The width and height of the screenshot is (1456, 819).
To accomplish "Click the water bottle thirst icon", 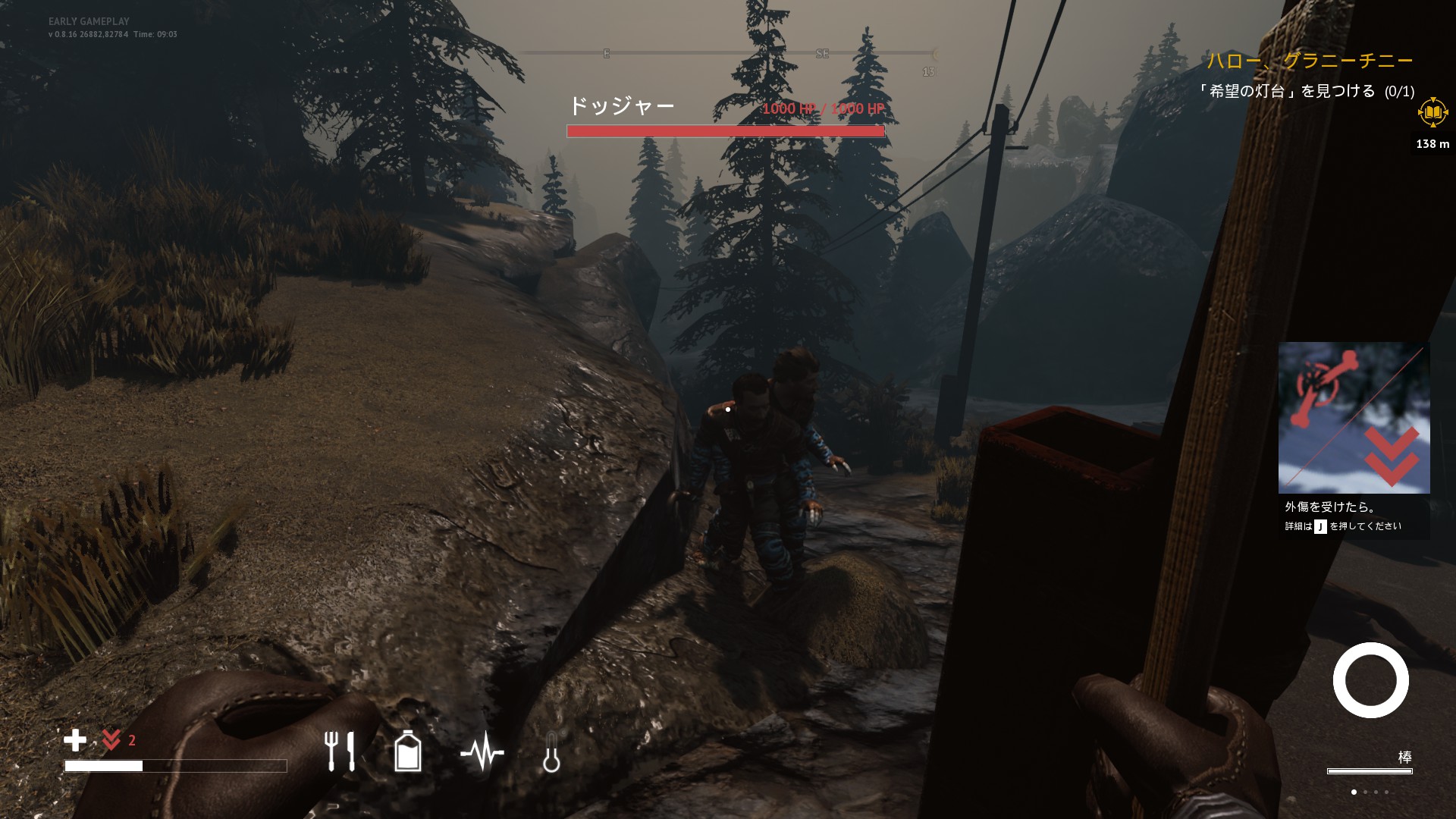I will pos(408,752).
